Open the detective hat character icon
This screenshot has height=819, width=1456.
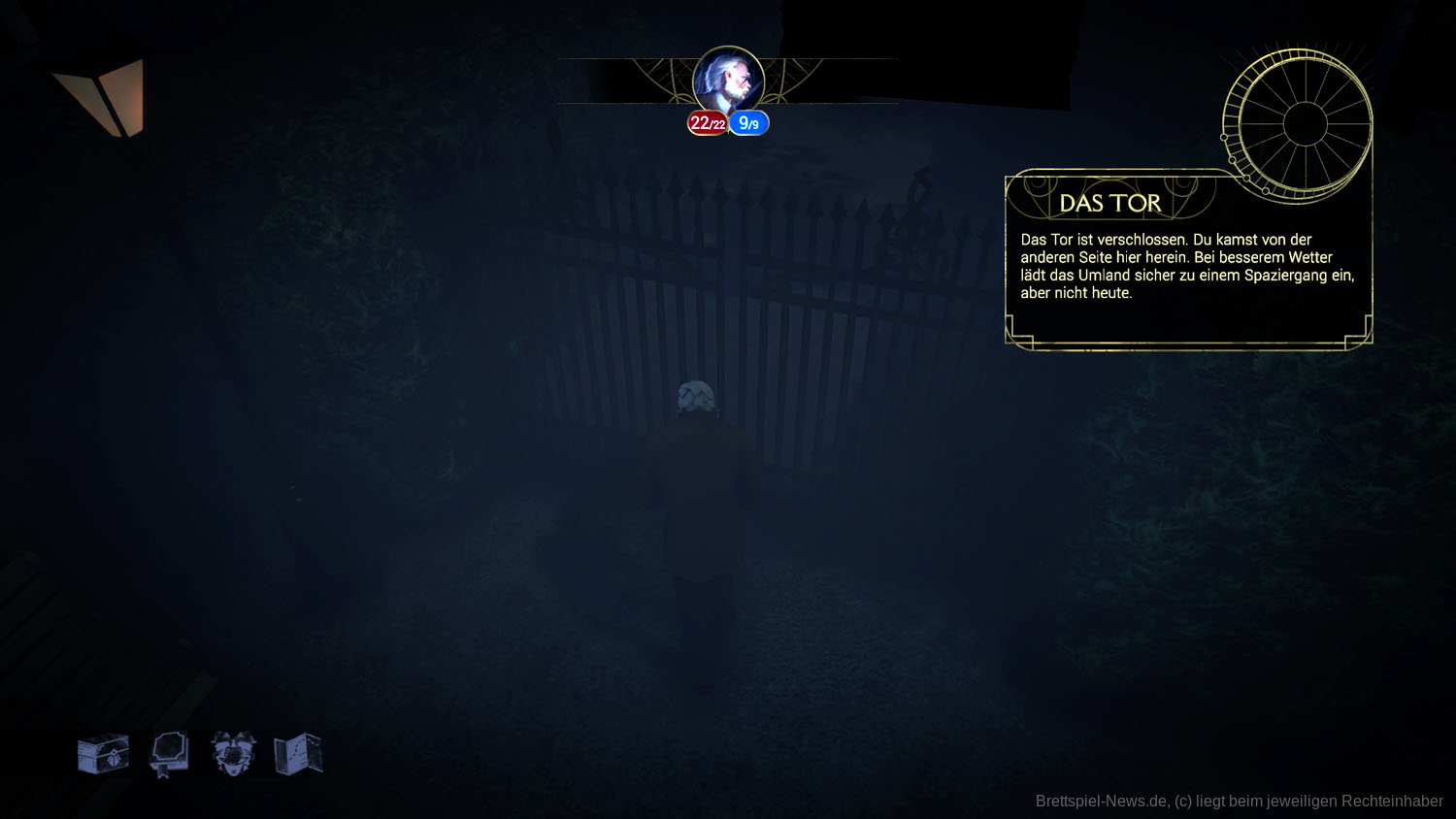233,754
